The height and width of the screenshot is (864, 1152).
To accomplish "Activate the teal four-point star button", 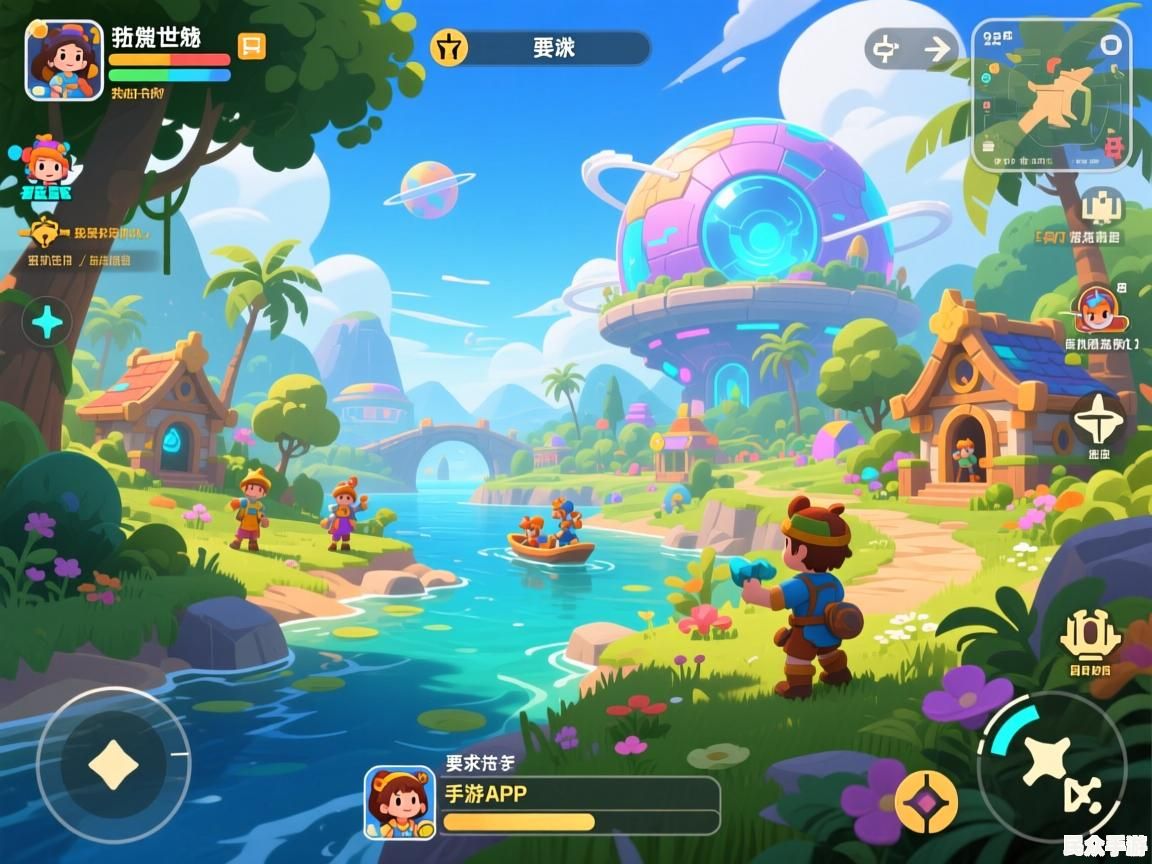I will [x=47, y=322].
